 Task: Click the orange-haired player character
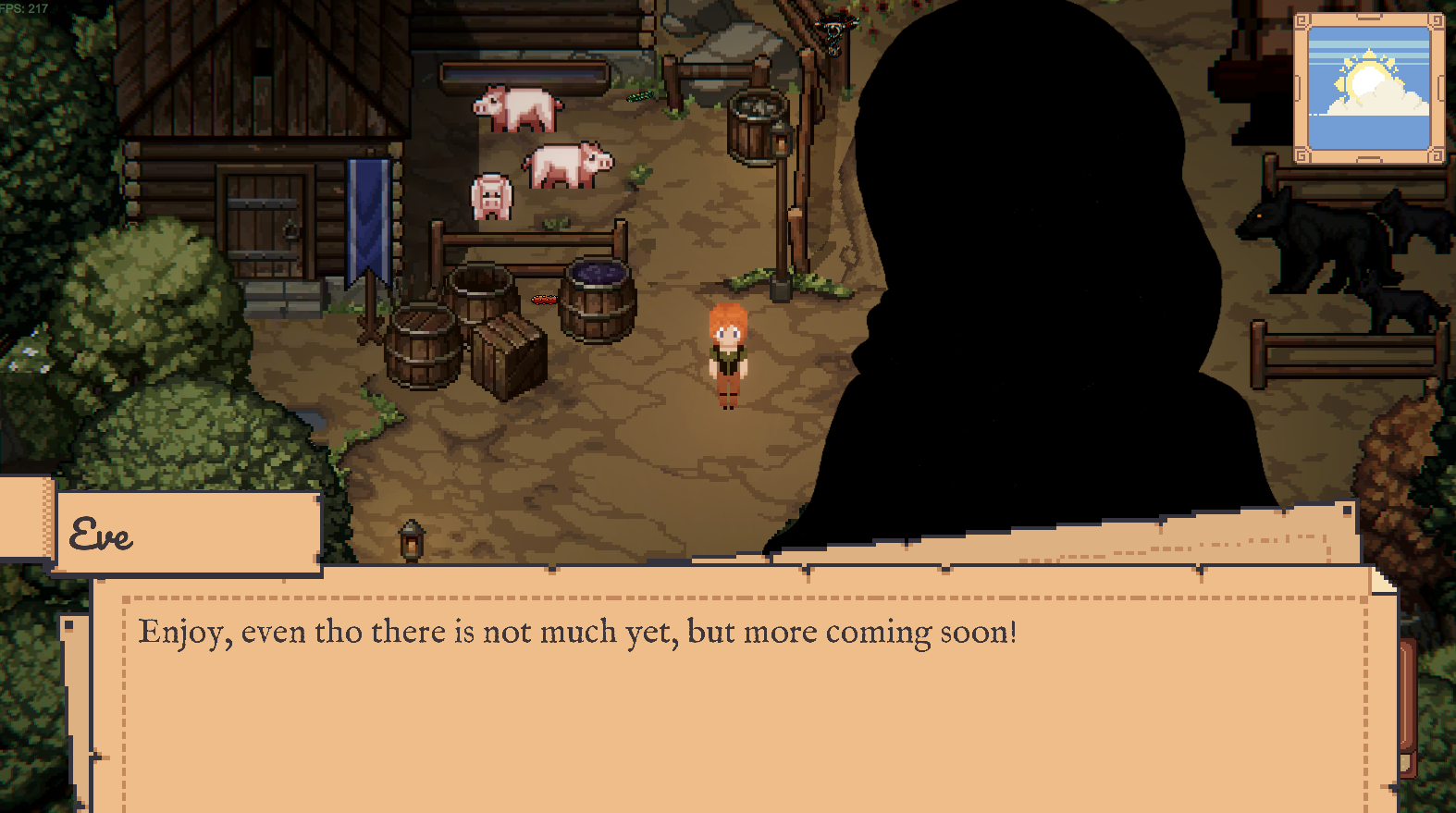tap(727, 356)
